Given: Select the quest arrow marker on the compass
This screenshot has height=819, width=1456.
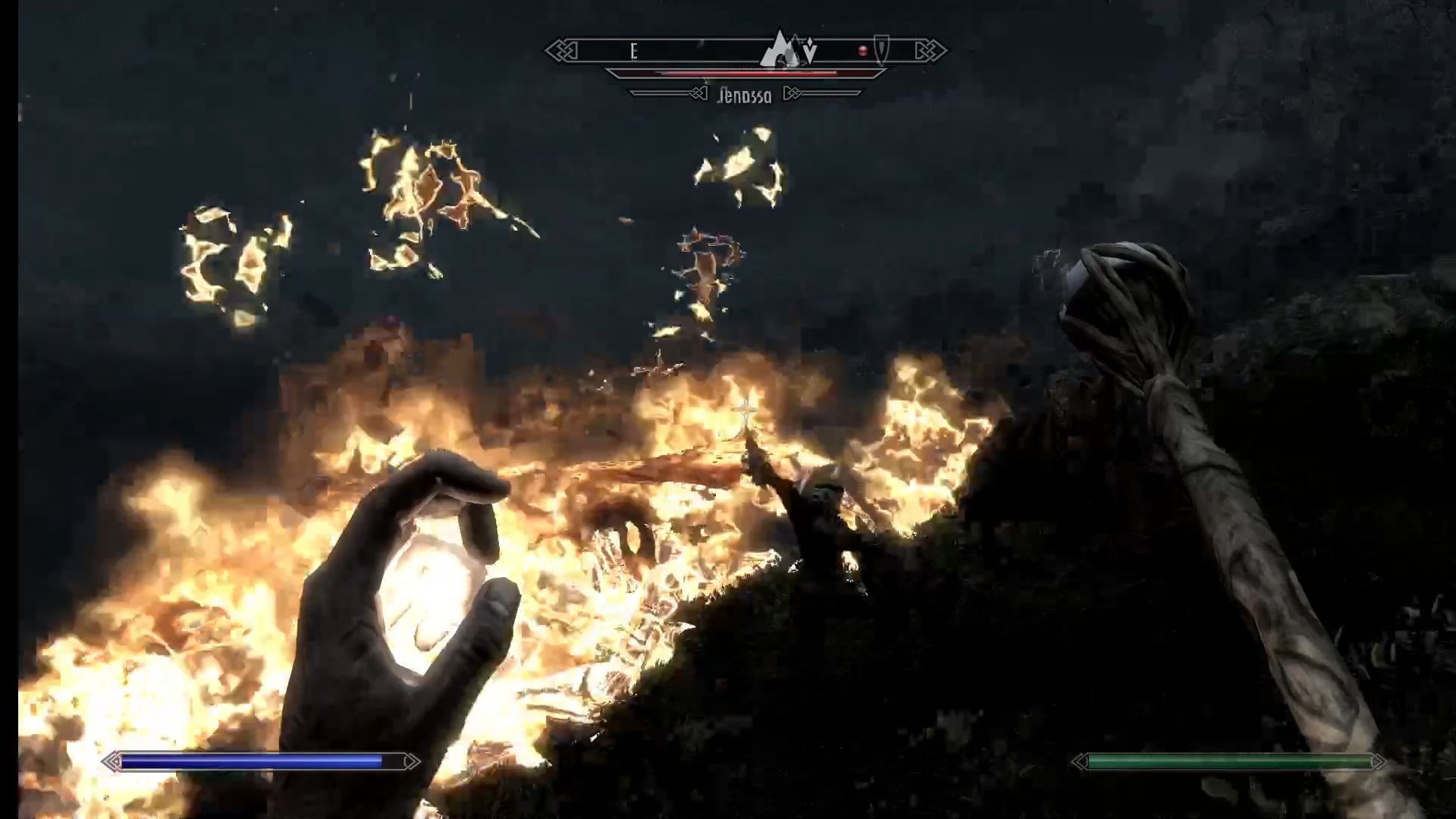Looking at the screenshot, I should click(810, 52).
